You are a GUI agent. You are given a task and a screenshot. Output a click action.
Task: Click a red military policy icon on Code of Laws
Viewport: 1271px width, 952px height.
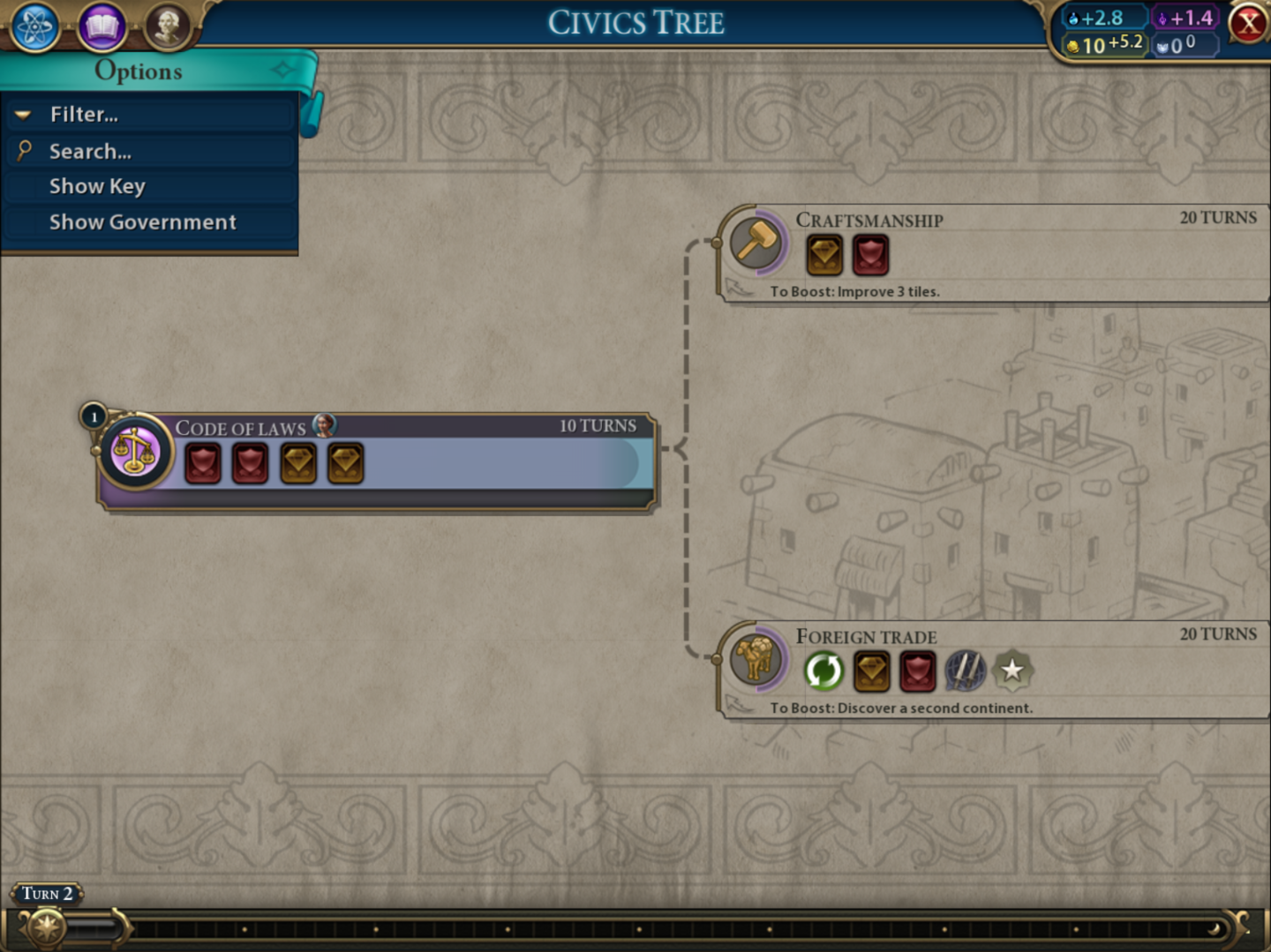pos(202,462)
